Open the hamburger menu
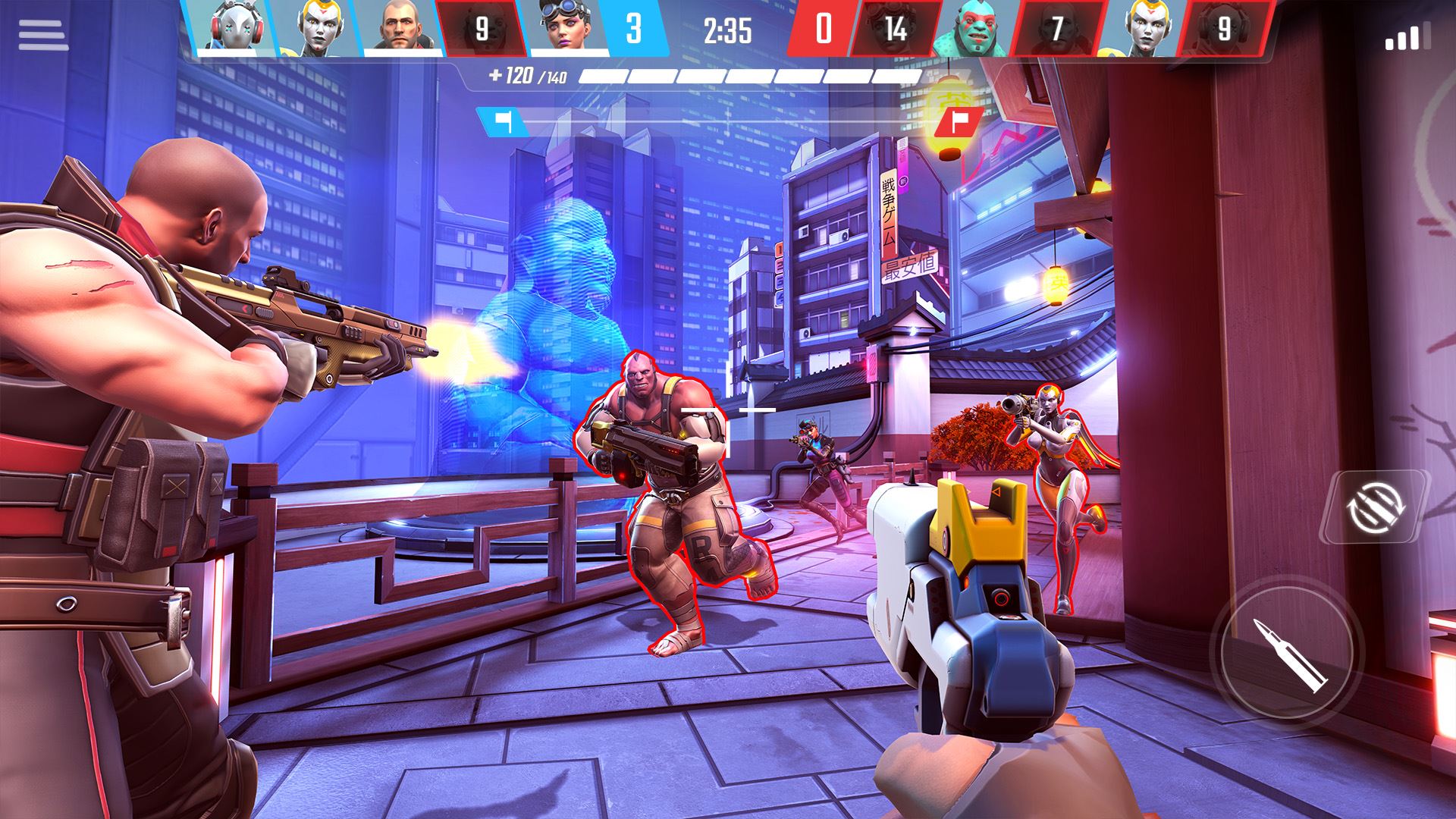Viewport: 1456px width, 819px height. 43,35
